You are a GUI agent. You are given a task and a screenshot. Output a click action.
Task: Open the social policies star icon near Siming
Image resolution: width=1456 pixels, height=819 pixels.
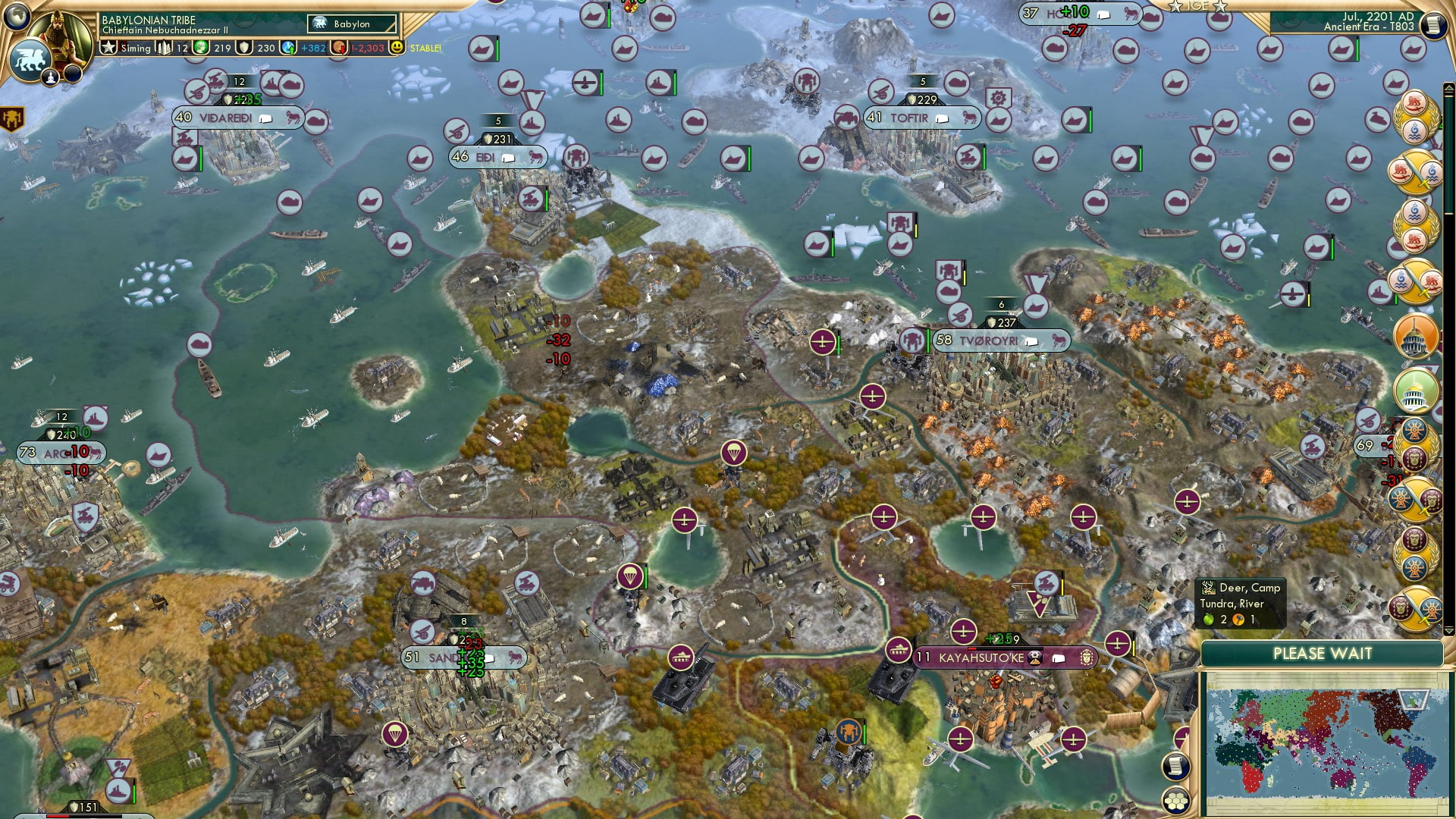coord(109,48)
